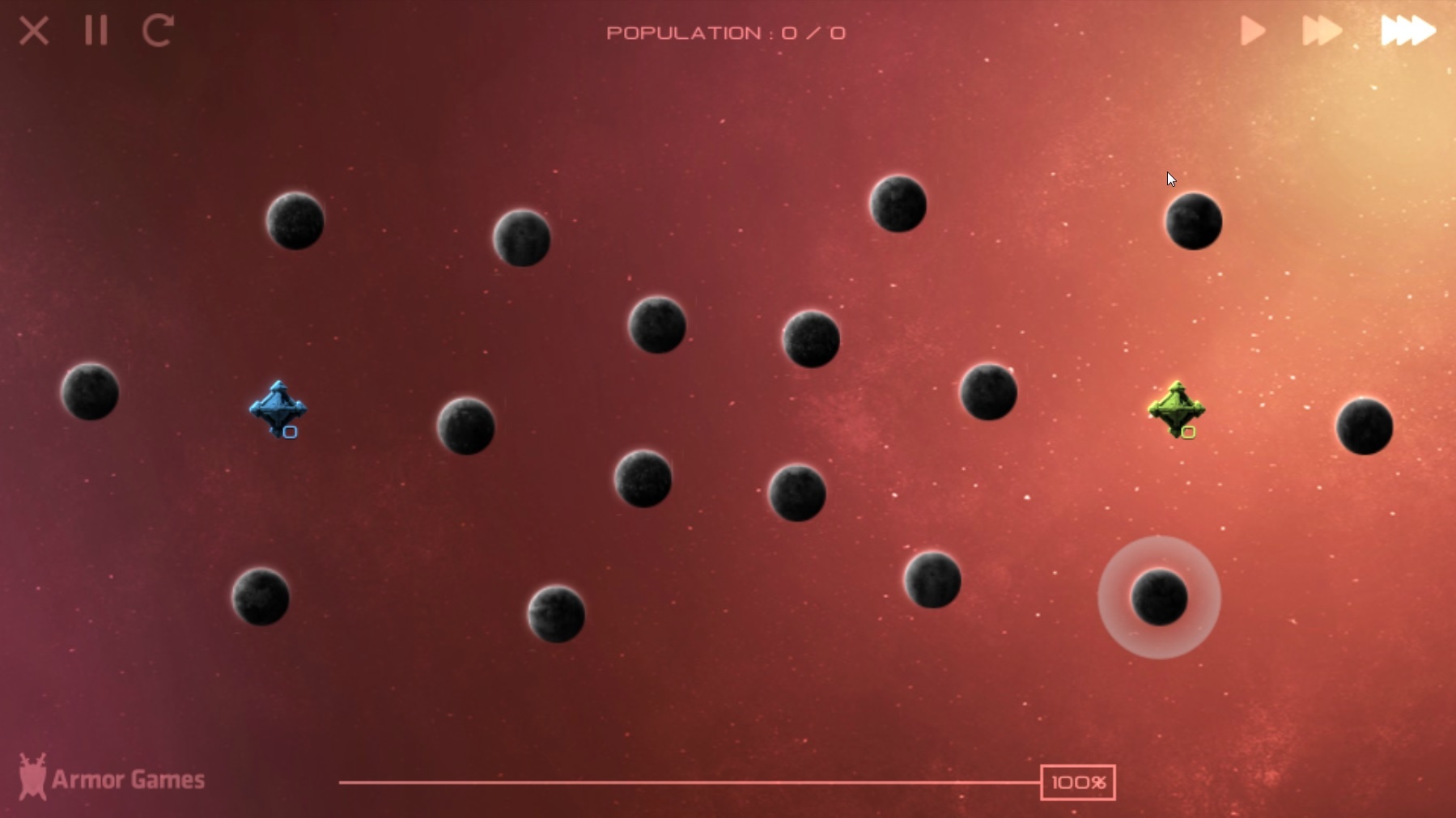The height and width of the screenshot is (818, 1456).
Task: Click the exit (X) icon top-left
Action: 34,31
